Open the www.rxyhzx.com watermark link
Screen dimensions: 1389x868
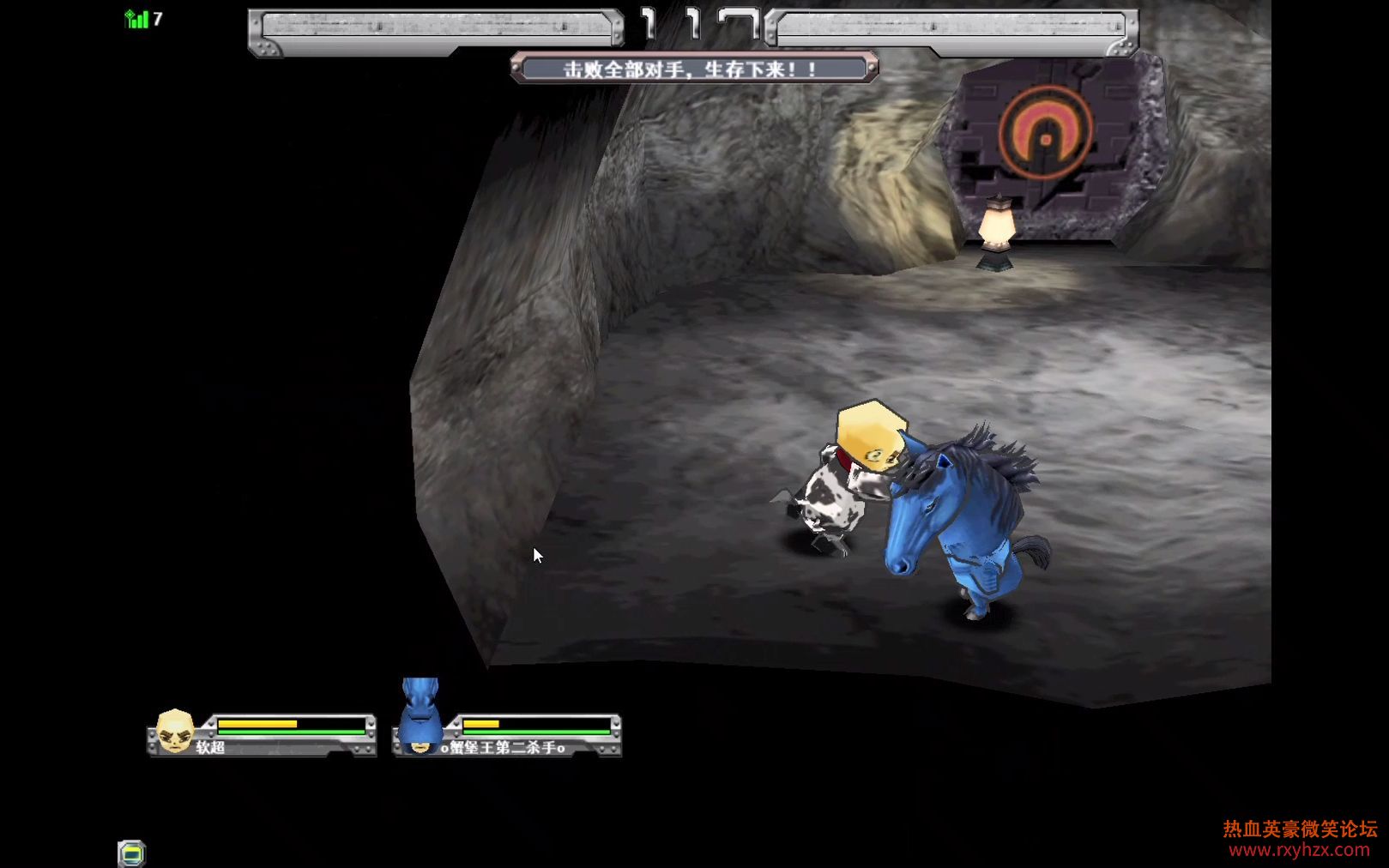tap(1299, 850)
